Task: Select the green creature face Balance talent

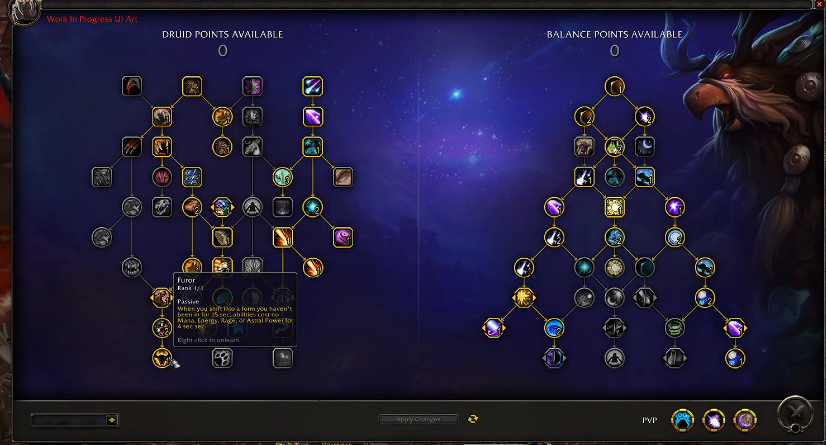Action: pos(675,327)
